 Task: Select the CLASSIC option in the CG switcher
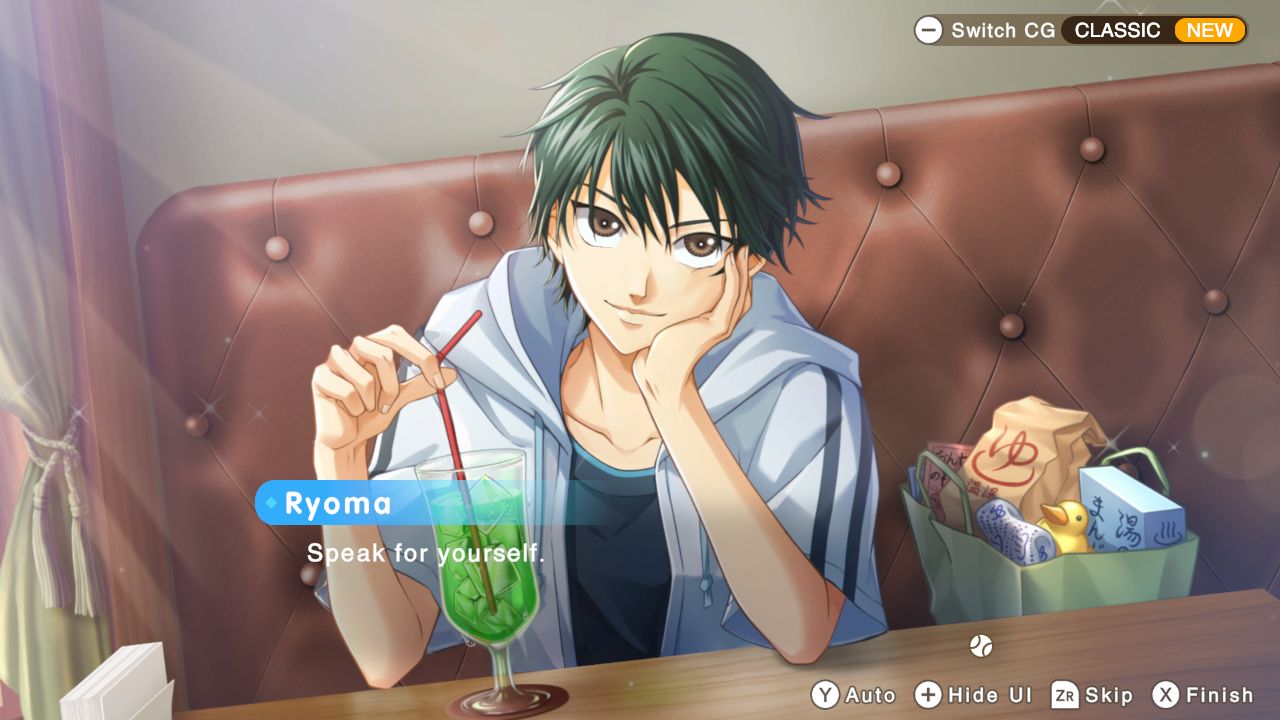(1118, 30)
